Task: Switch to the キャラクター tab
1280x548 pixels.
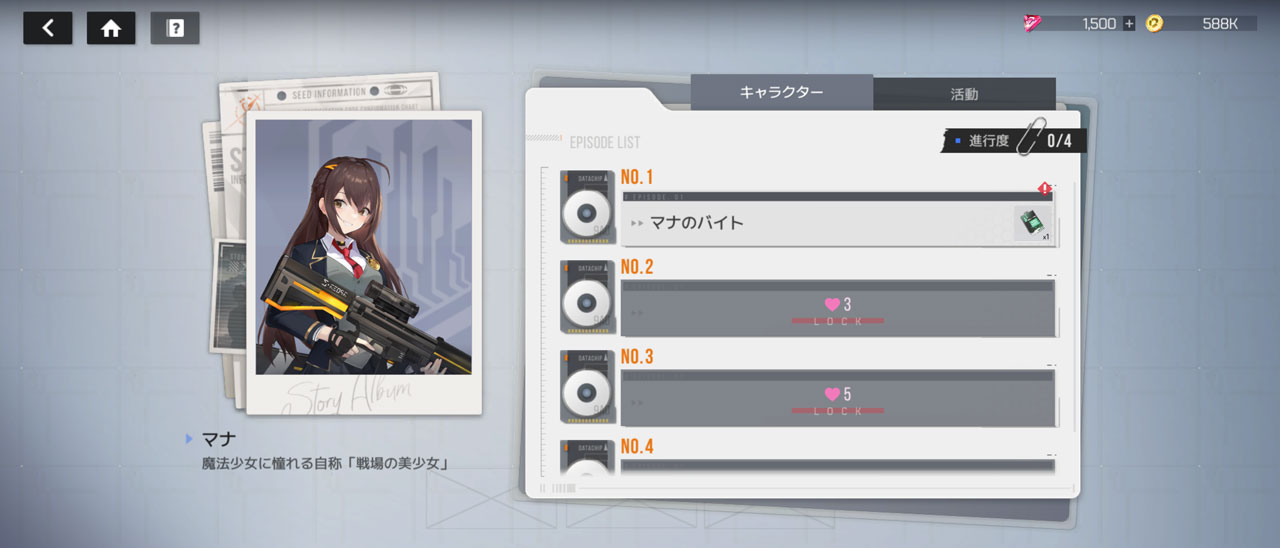Action: 781,93
